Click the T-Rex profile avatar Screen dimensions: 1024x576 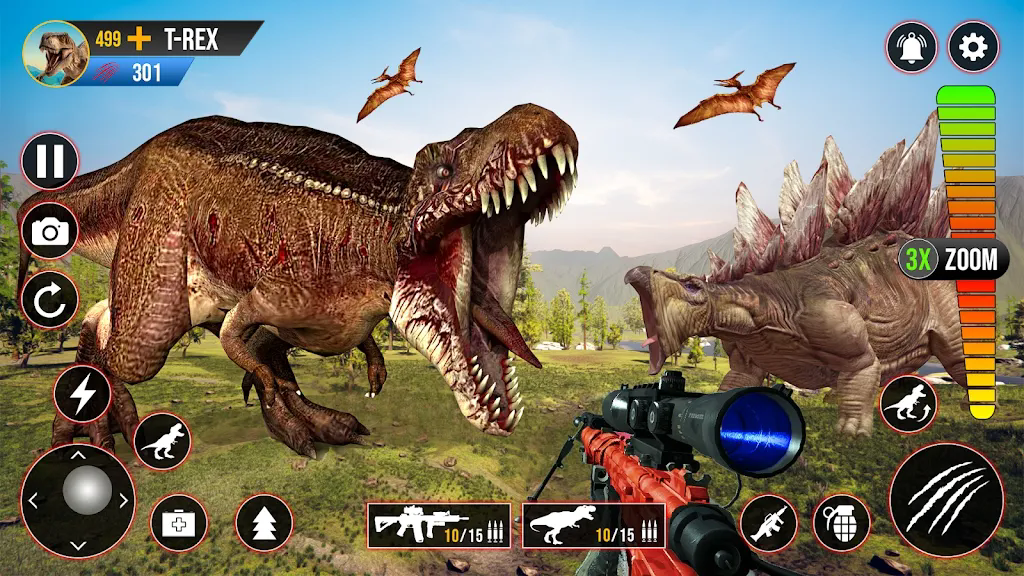click(x=55, y=53)
